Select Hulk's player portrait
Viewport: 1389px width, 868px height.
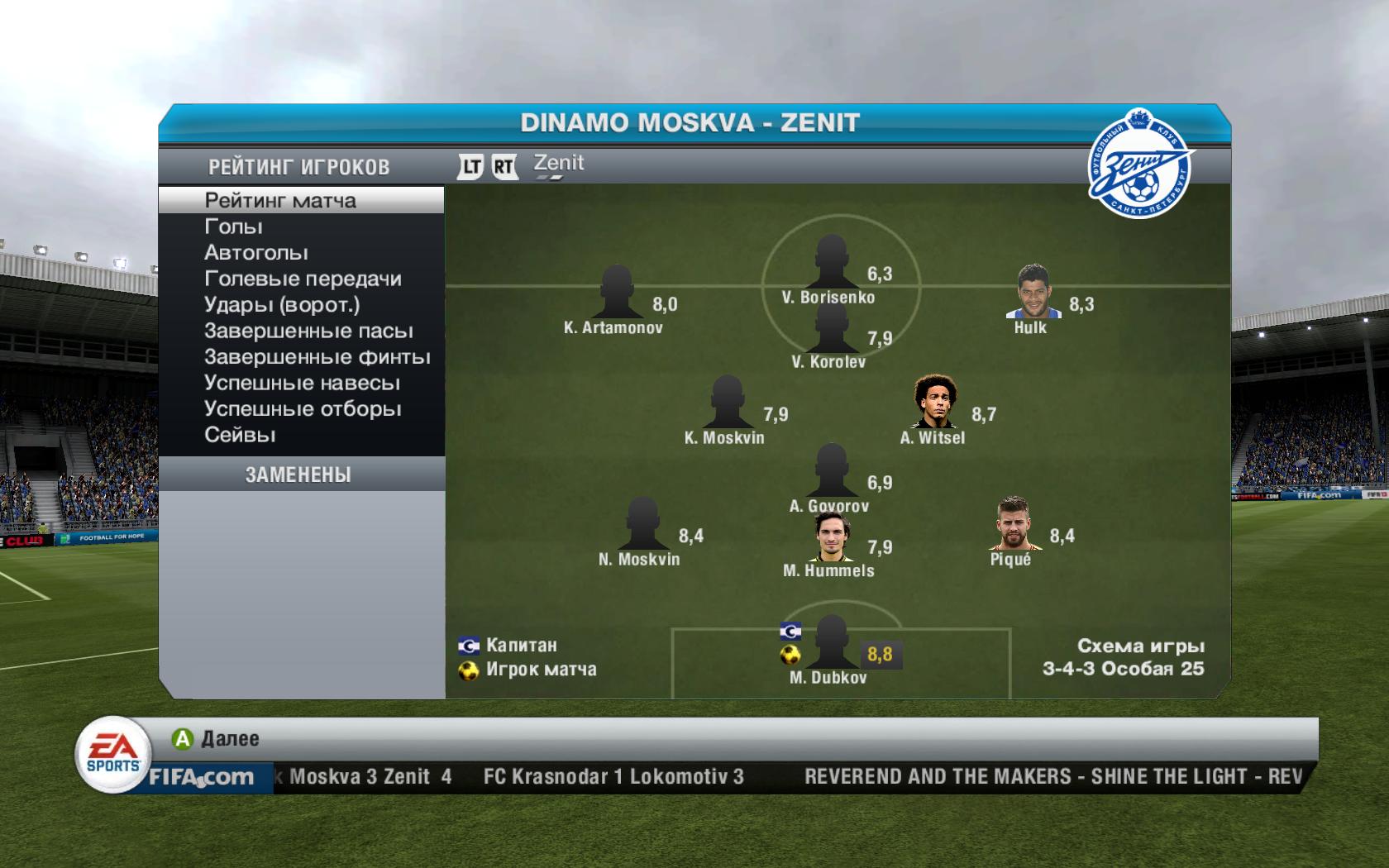1033,292
